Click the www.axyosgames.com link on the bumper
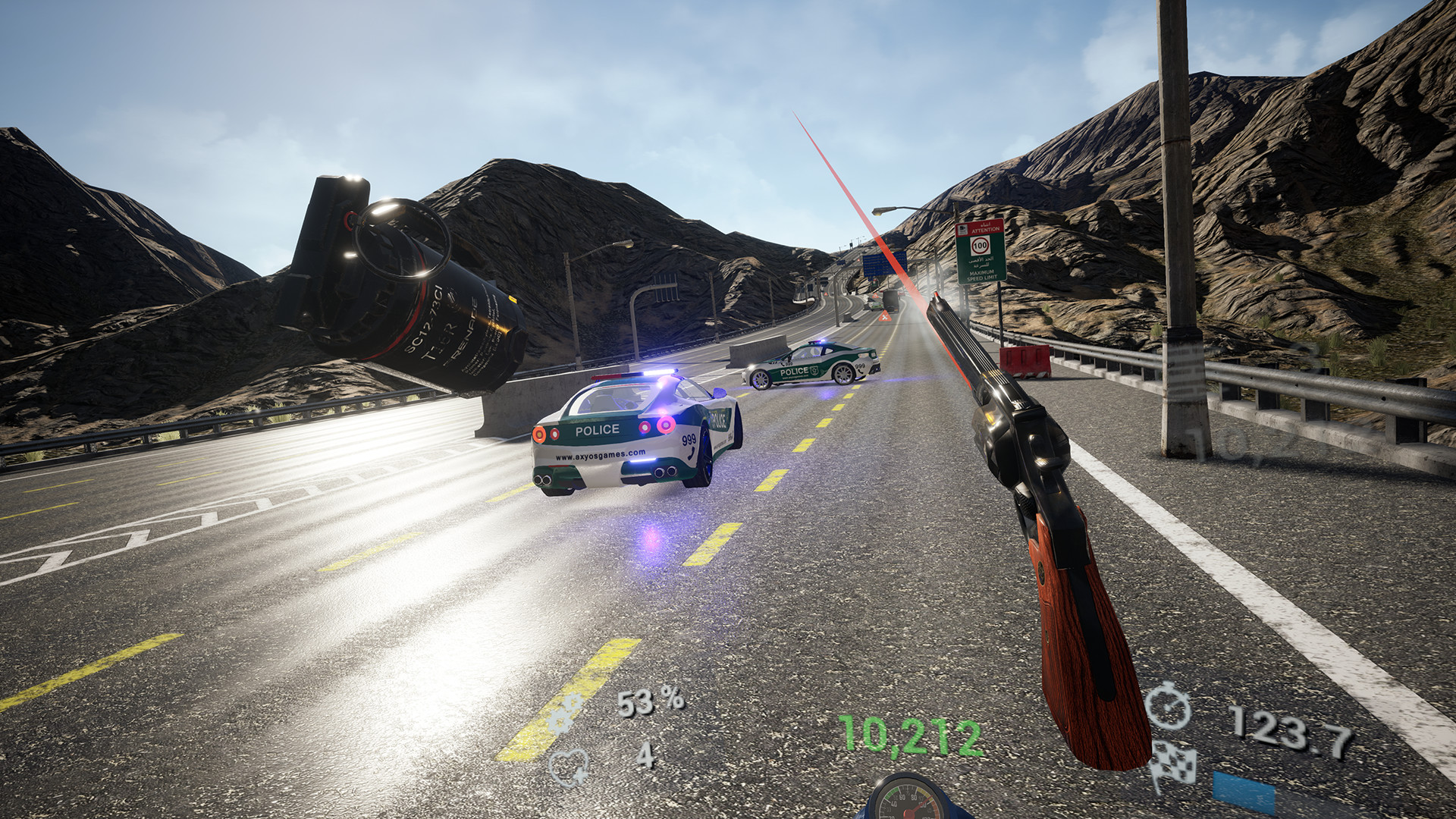 coord(599,456)
